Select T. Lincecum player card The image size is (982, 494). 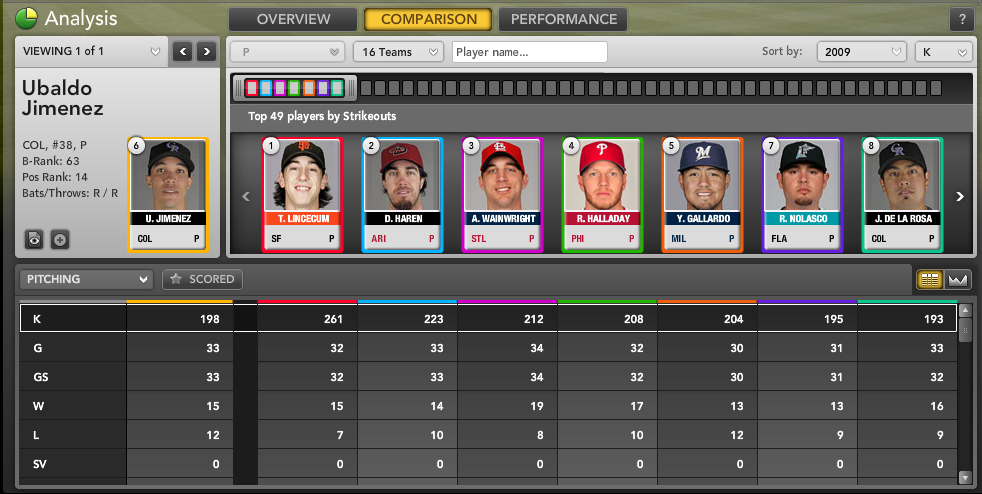302,194
